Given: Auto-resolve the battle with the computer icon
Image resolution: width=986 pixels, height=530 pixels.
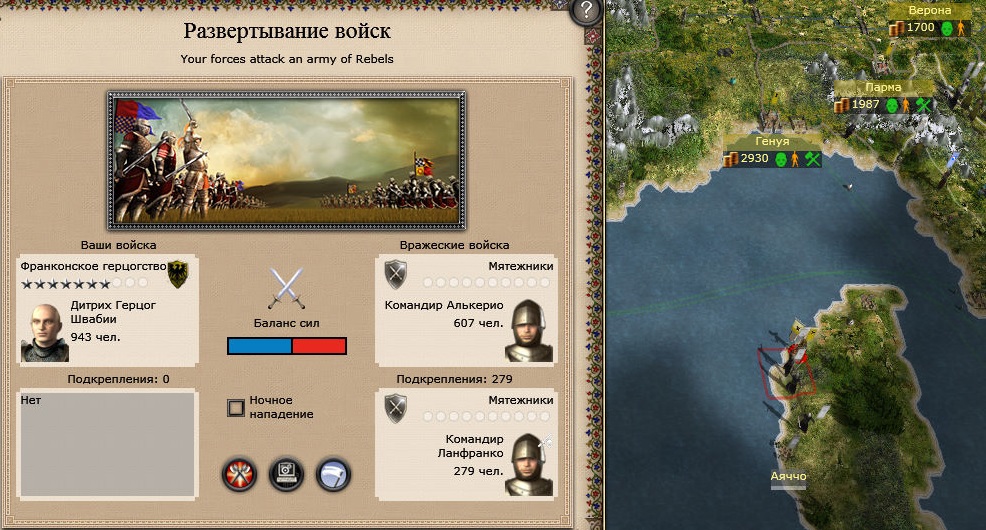Looking at the screenshot, I should 286,474.
